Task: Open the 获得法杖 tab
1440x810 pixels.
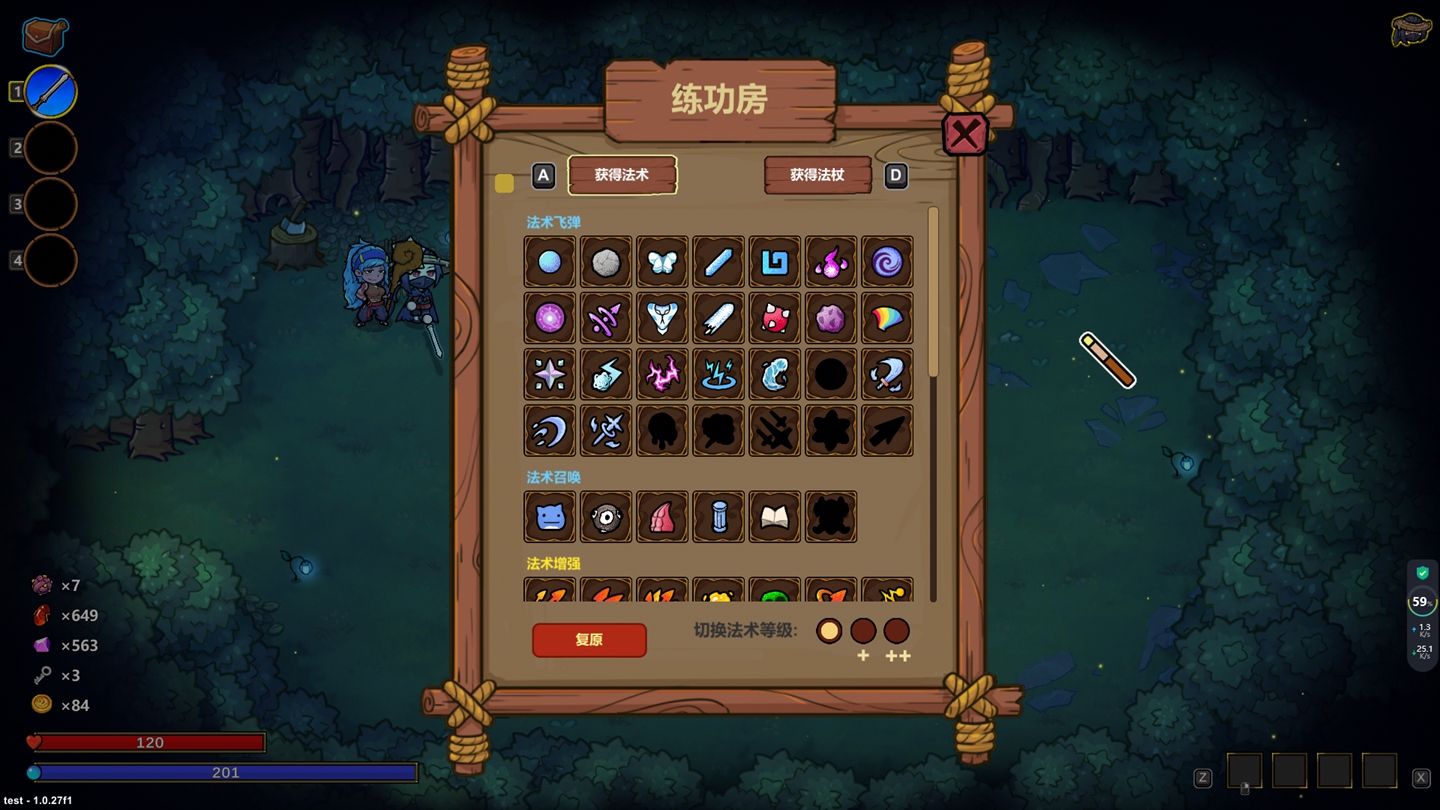Action: (817, 175)
